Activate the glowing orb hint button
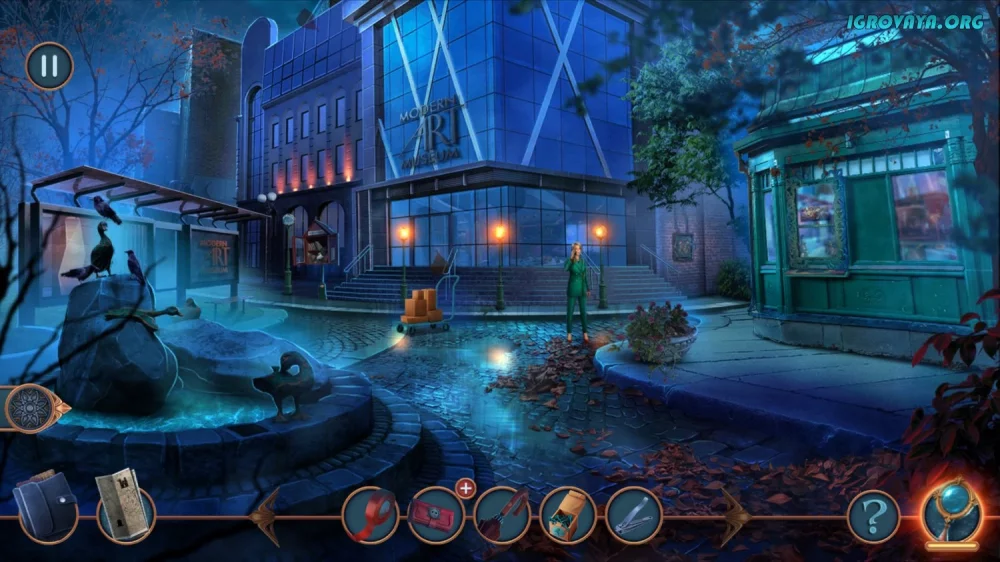Image resolution: width=1000 pixels, height=562 pixels. pyautogui.click(x=951, y=514)
